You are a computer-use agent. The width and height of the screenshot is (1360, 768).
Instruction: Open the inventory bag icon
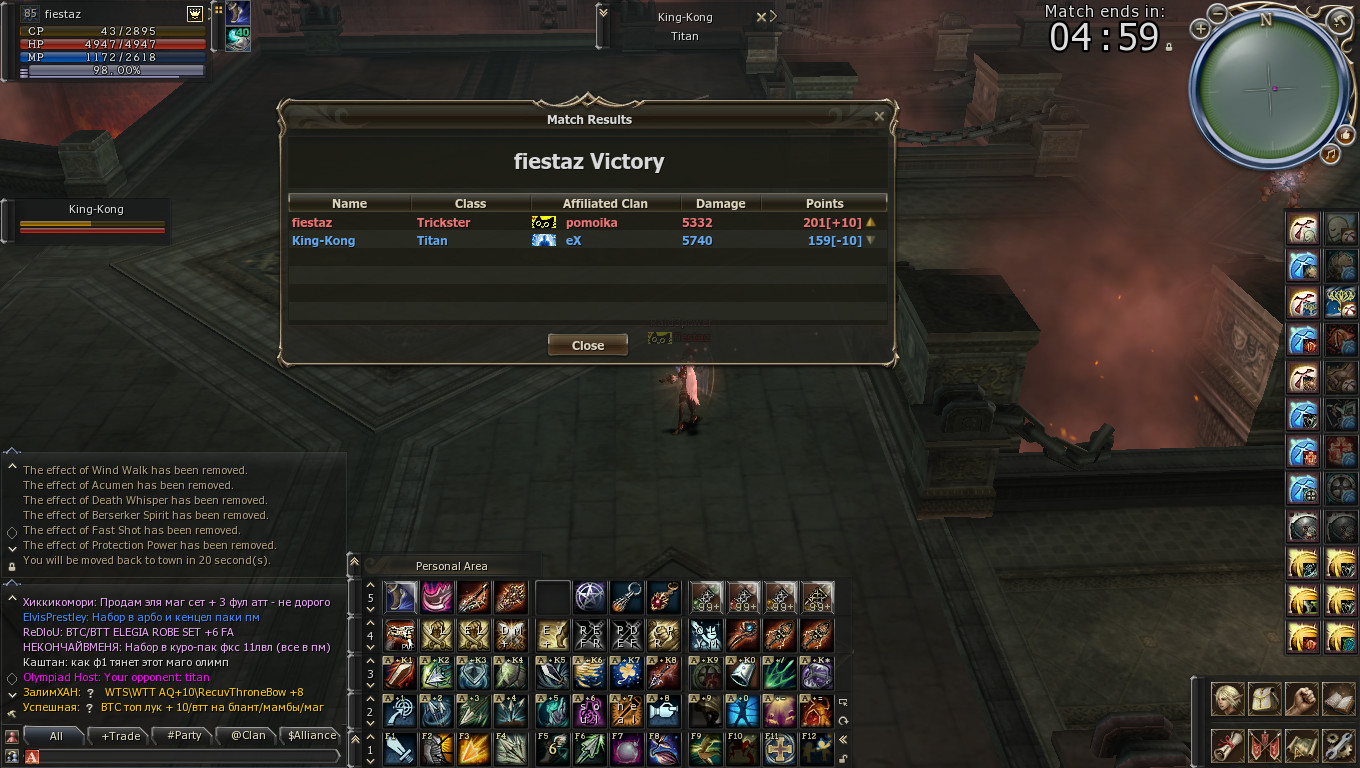pyautogui.click(x=1265, y=699)
